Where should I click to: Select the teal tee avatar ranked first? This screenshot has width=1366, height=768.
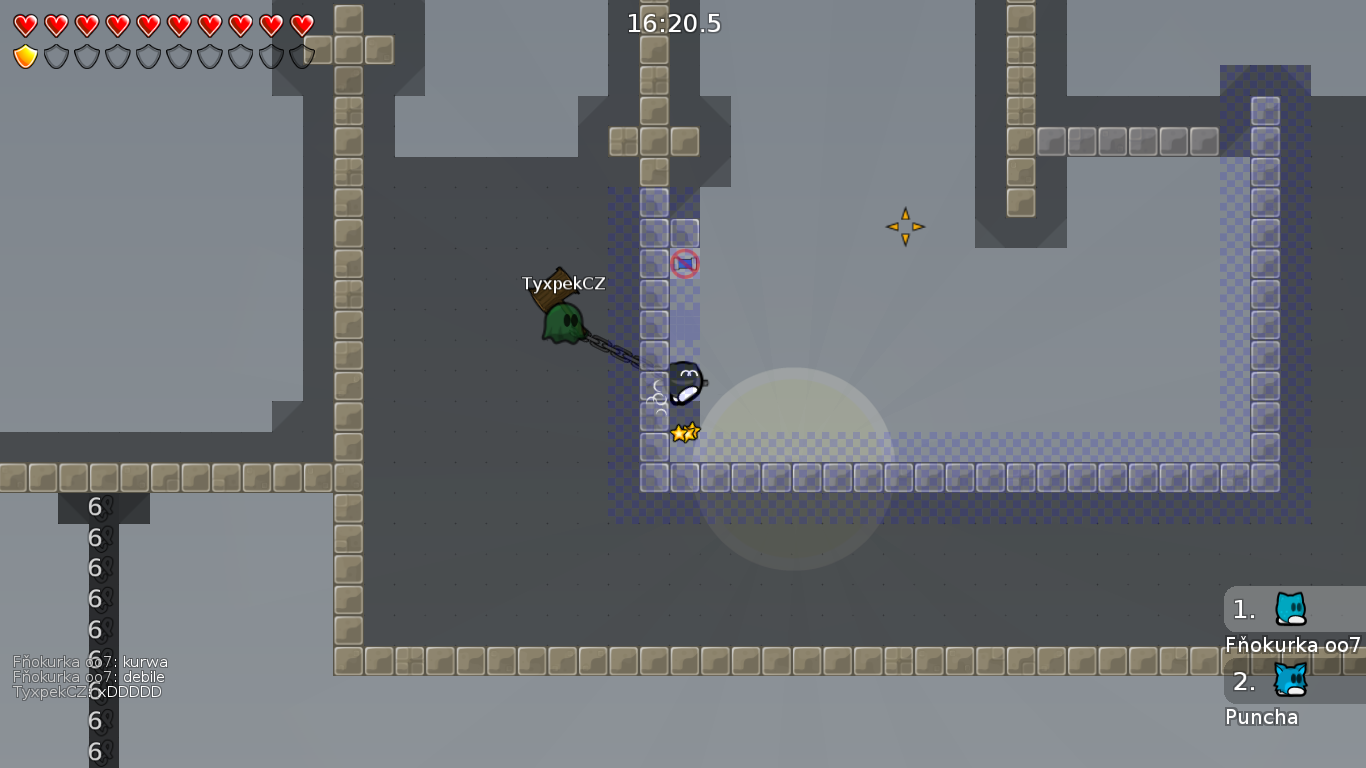click(x=1289, y=609)
